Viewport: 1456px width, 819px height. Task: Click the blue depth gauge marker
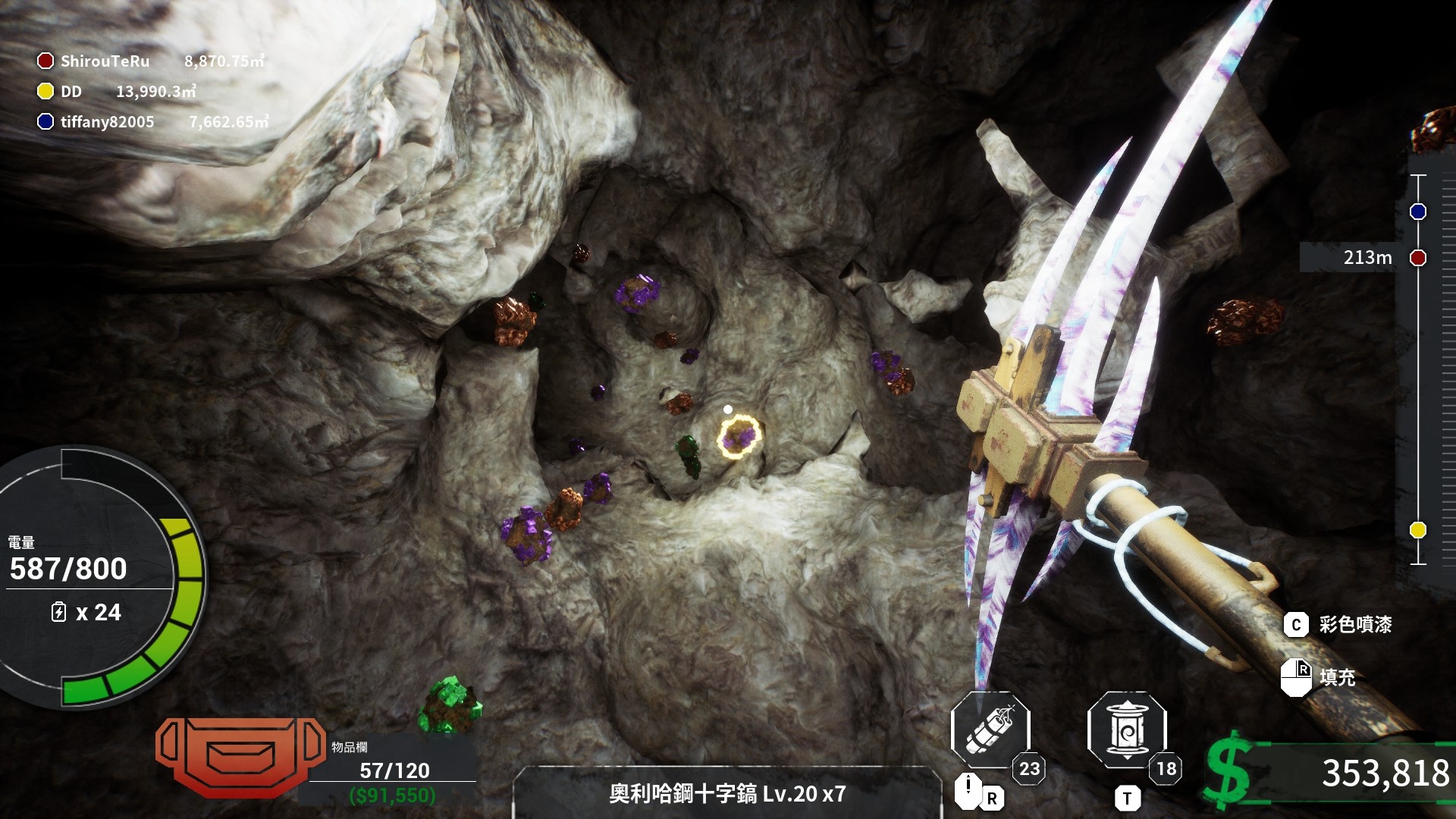click(1417, 212)
